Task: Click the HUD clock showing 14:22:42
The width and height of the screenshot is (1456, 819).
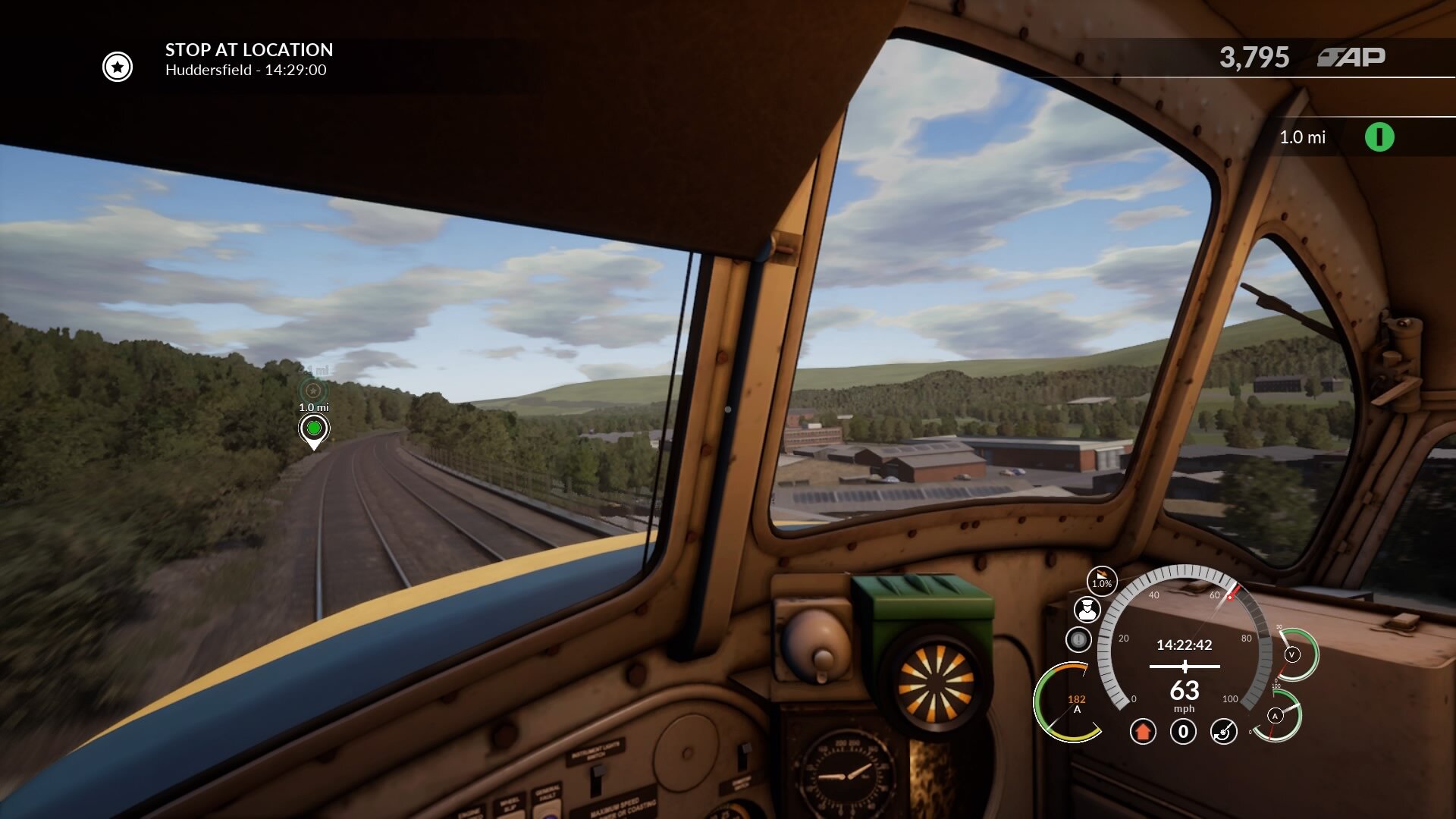Action: coord(1185,646)
